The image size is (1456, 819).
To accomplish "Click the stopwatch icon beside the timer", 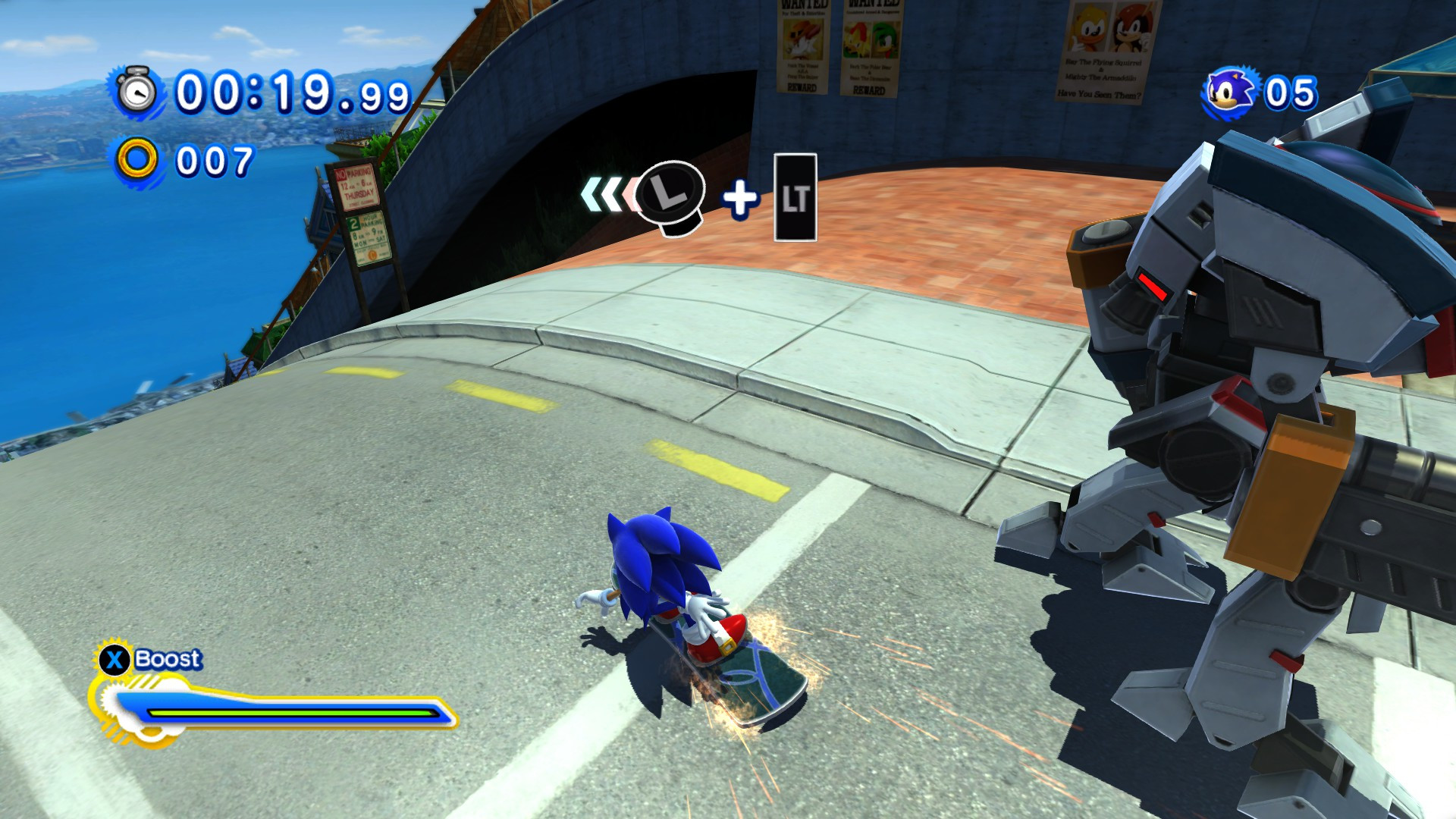I will [138, 93].
